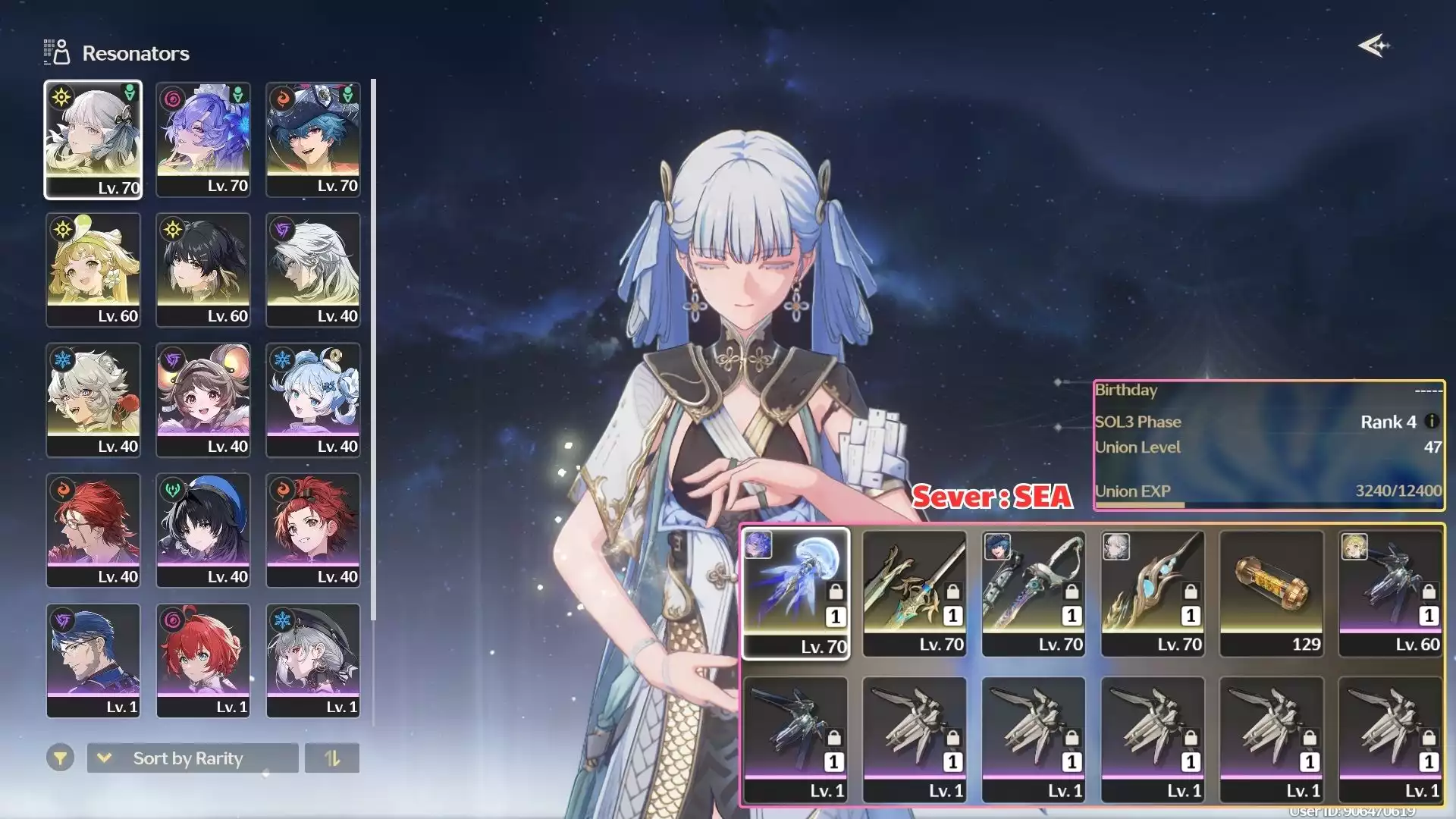Choose the black-haired Lv. 60 resonator
1456x819 pixels.
point(203,270)
